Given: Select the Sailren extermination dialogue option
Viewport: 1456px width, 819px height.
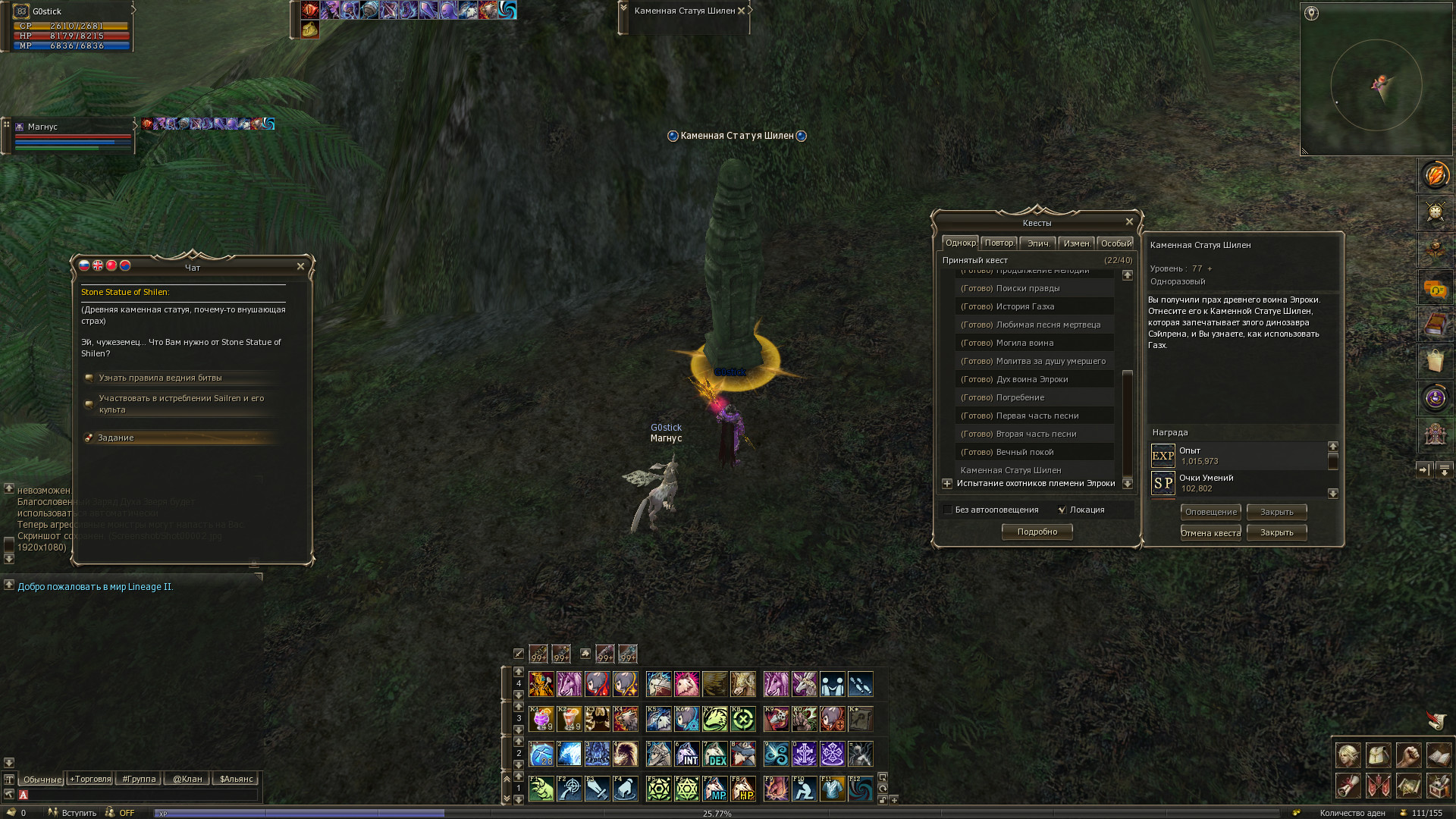Looking at the screenshot, I should click(181, 403).
